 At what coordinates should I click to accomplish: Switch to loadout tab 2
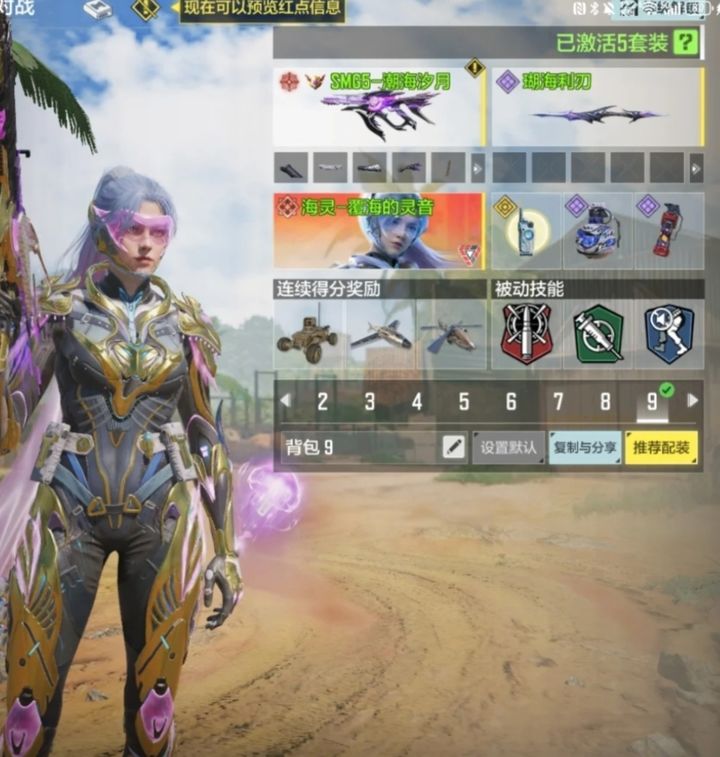point(322,402)
